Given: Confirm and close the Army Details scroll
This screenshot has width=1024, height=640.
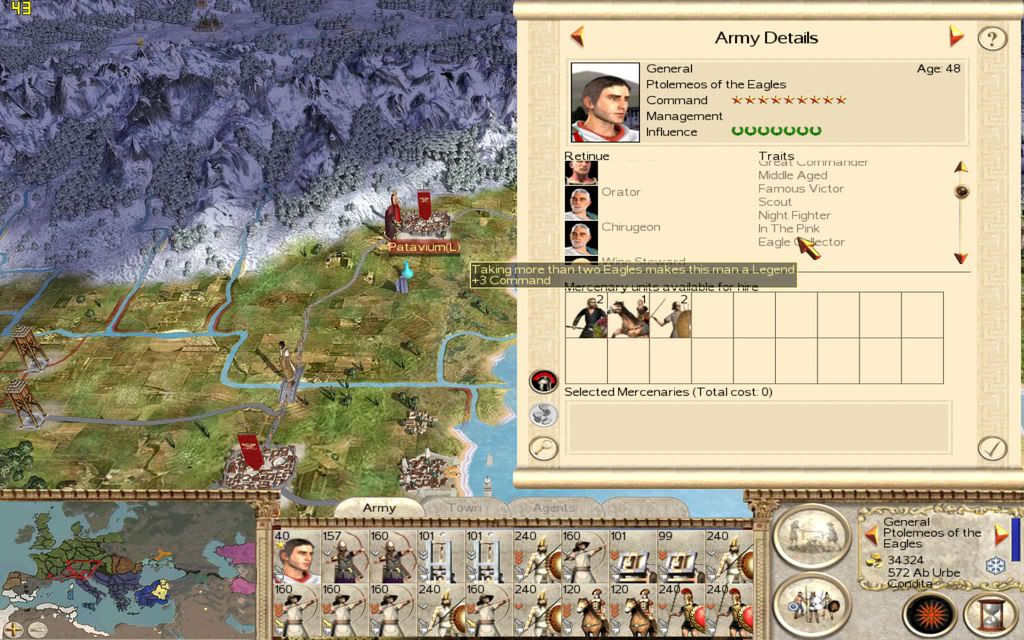Looking at the screenshot, I should (x=991, y=447).
